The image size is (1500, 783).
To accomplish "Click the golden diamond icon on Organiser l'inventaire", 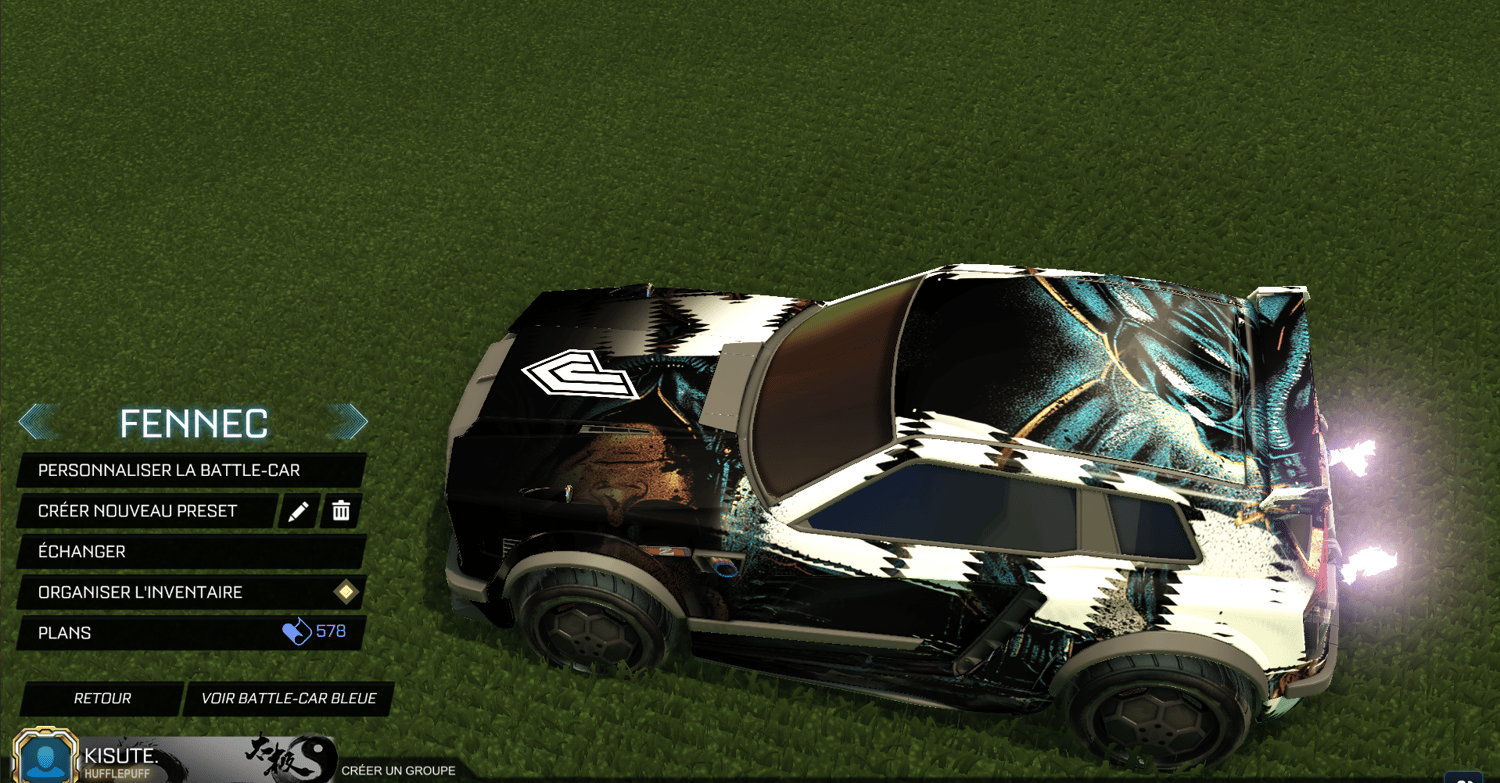I will [x=345, y=592].
